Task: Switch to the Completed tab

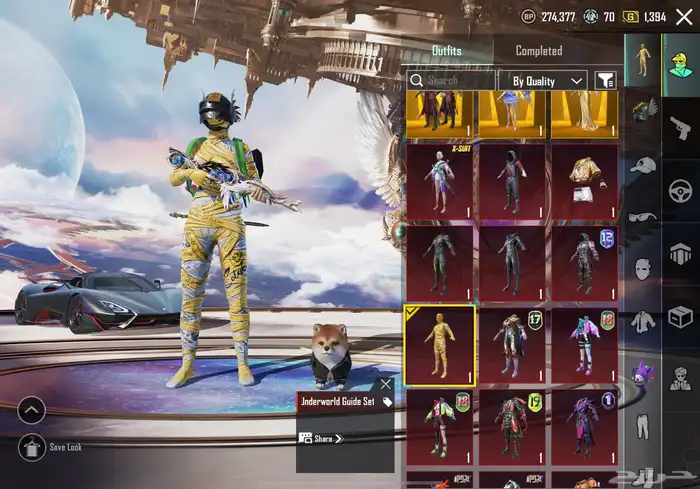Action: (538, 51)
